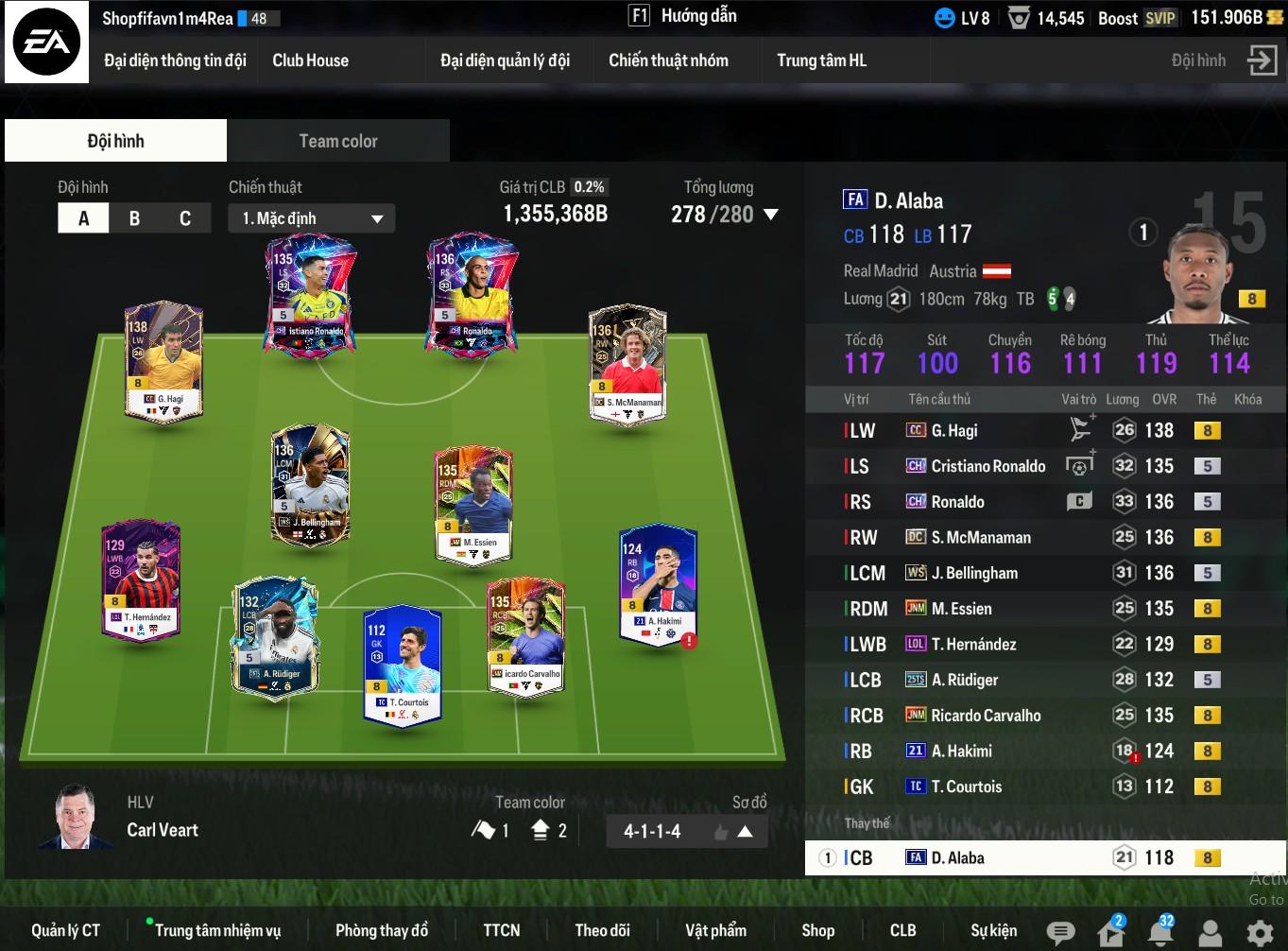Go to Trung tâm HL
Image resolution: width=1288 pixels, height=951 pixels.
pos(821,61)
